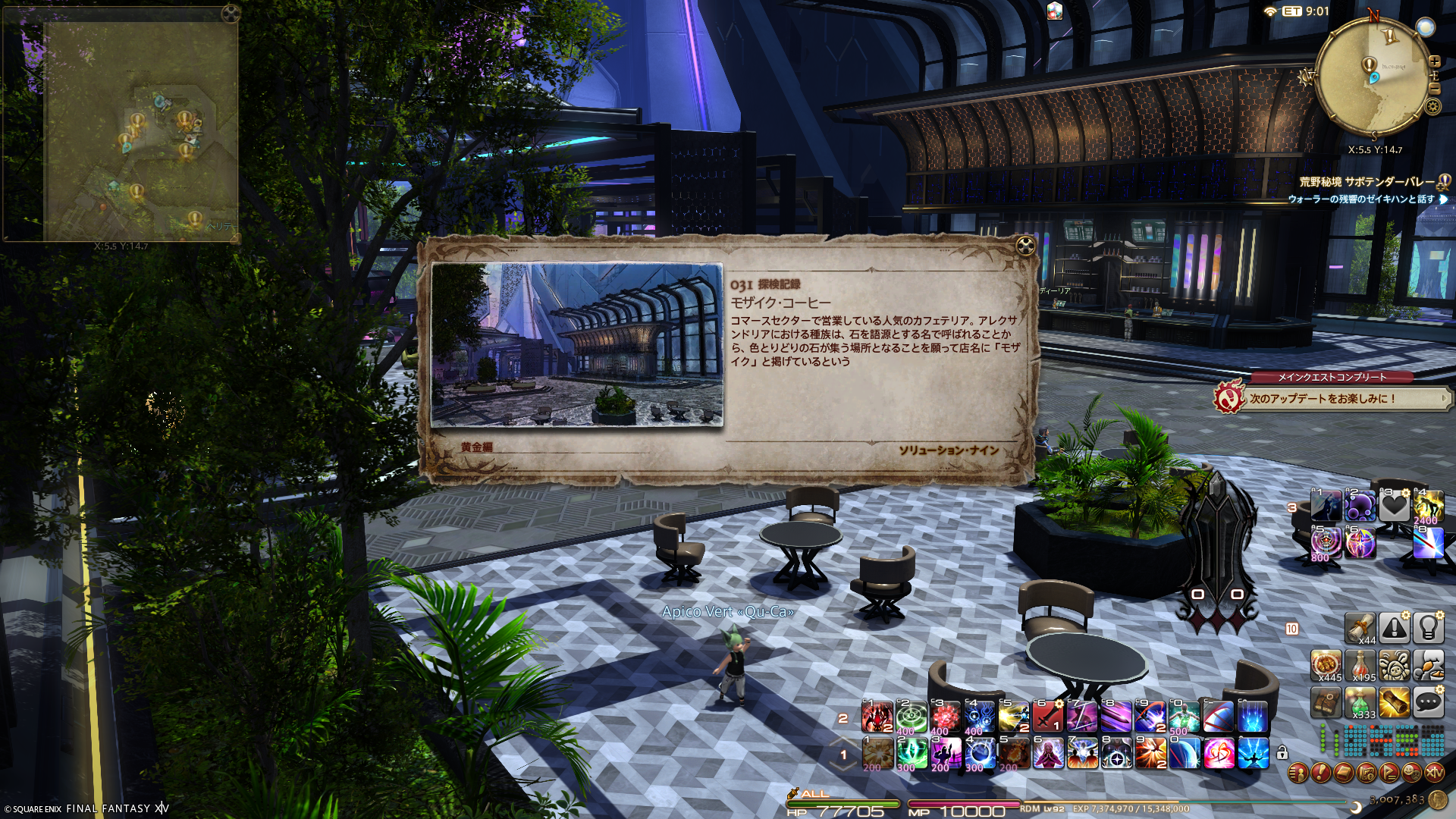The width and height of the screenshot is (1456, 819).
Task: Click the weather icon beside the minimap
Action: (1426, 28)
